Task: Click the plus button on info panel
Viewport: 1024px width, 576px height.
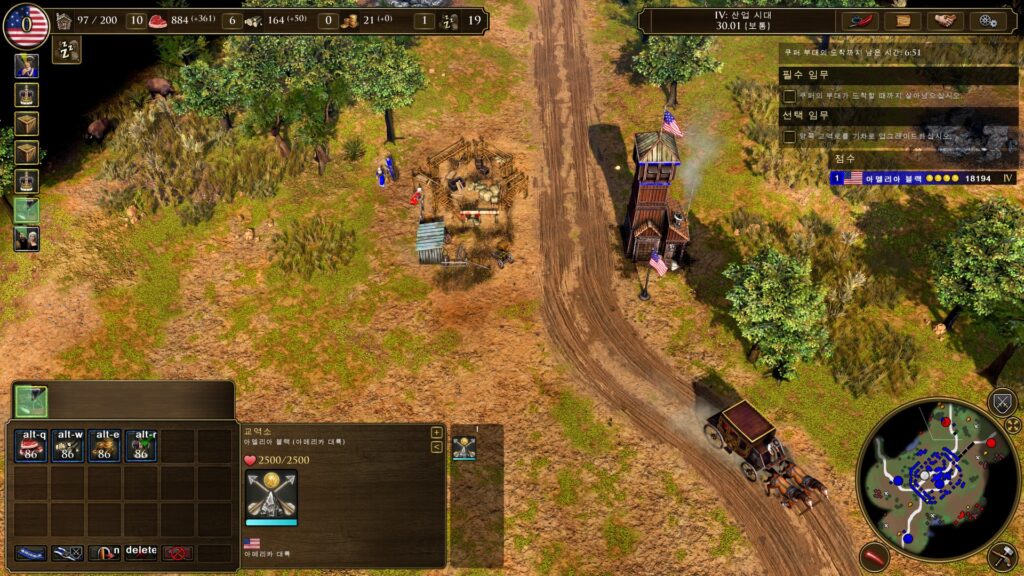Action: pyautogui.click(x=436, y=433)
